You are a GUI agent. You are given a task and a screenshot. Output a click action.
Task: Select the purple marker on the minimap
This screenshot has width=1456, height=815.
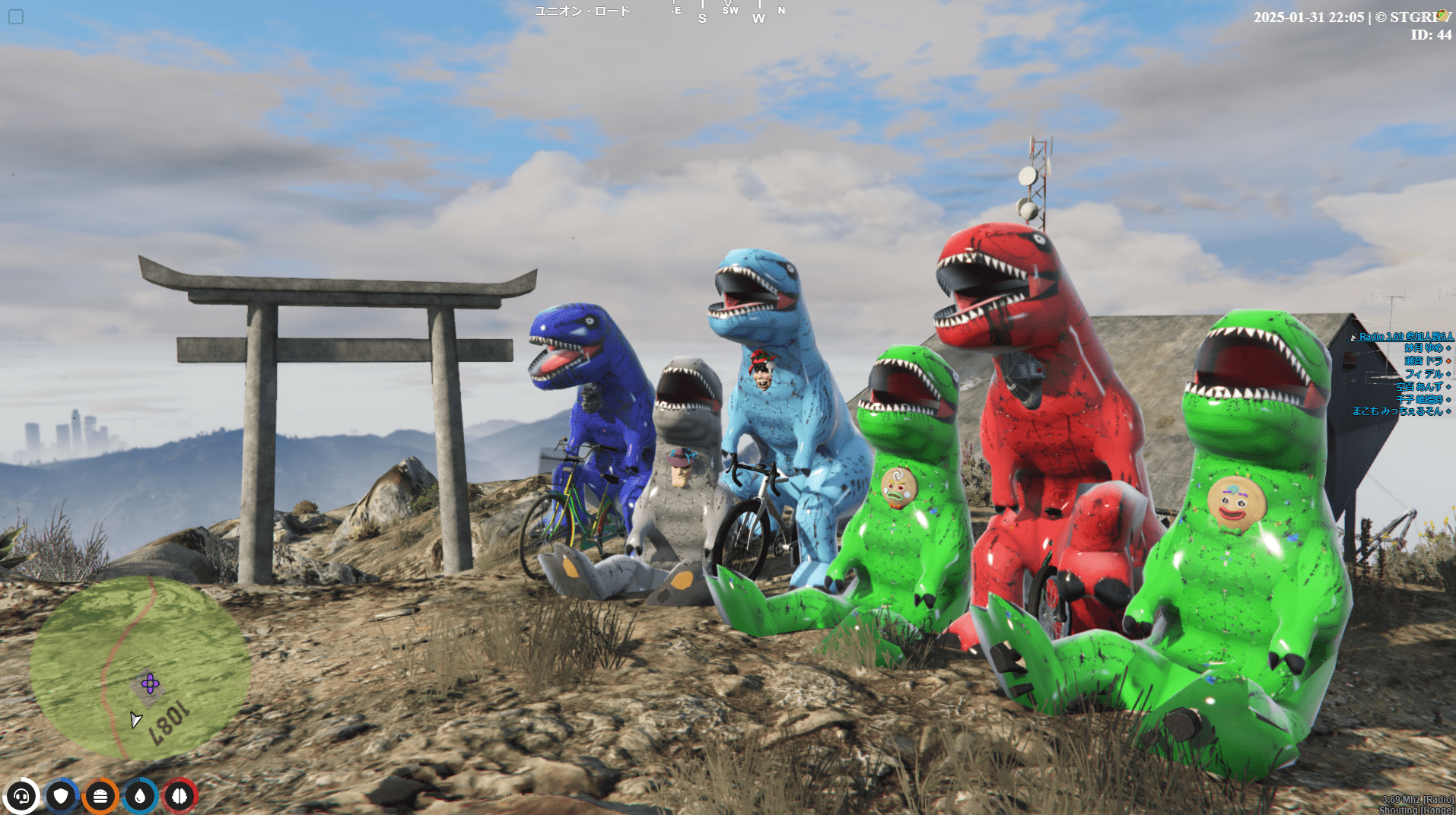pyautogui.click(x=150, y=683)
